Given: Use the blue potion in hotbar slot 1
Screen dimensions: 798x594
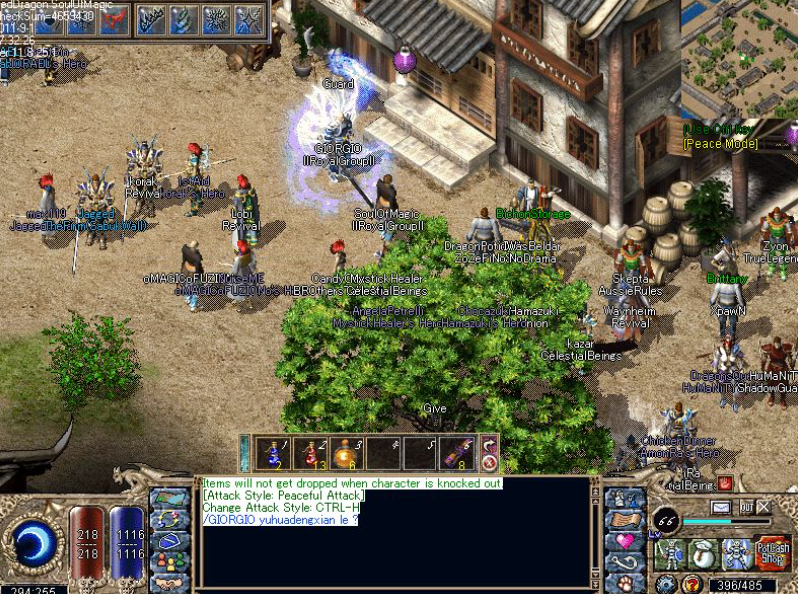Looking at the screenshot, I should tap(274, 453).
